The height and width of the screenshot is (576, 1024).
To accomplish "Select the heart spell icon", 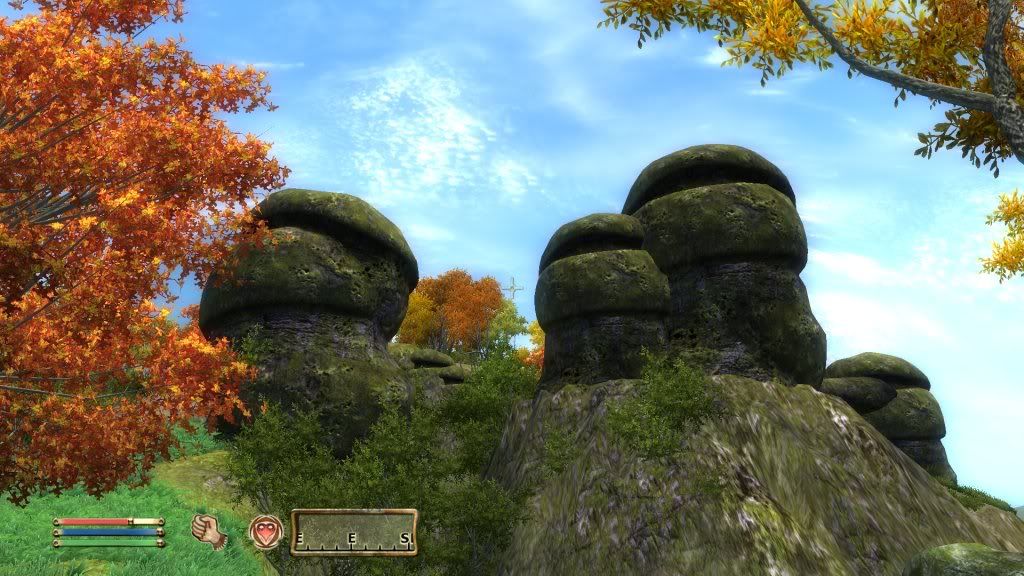I will click(266, 531).
